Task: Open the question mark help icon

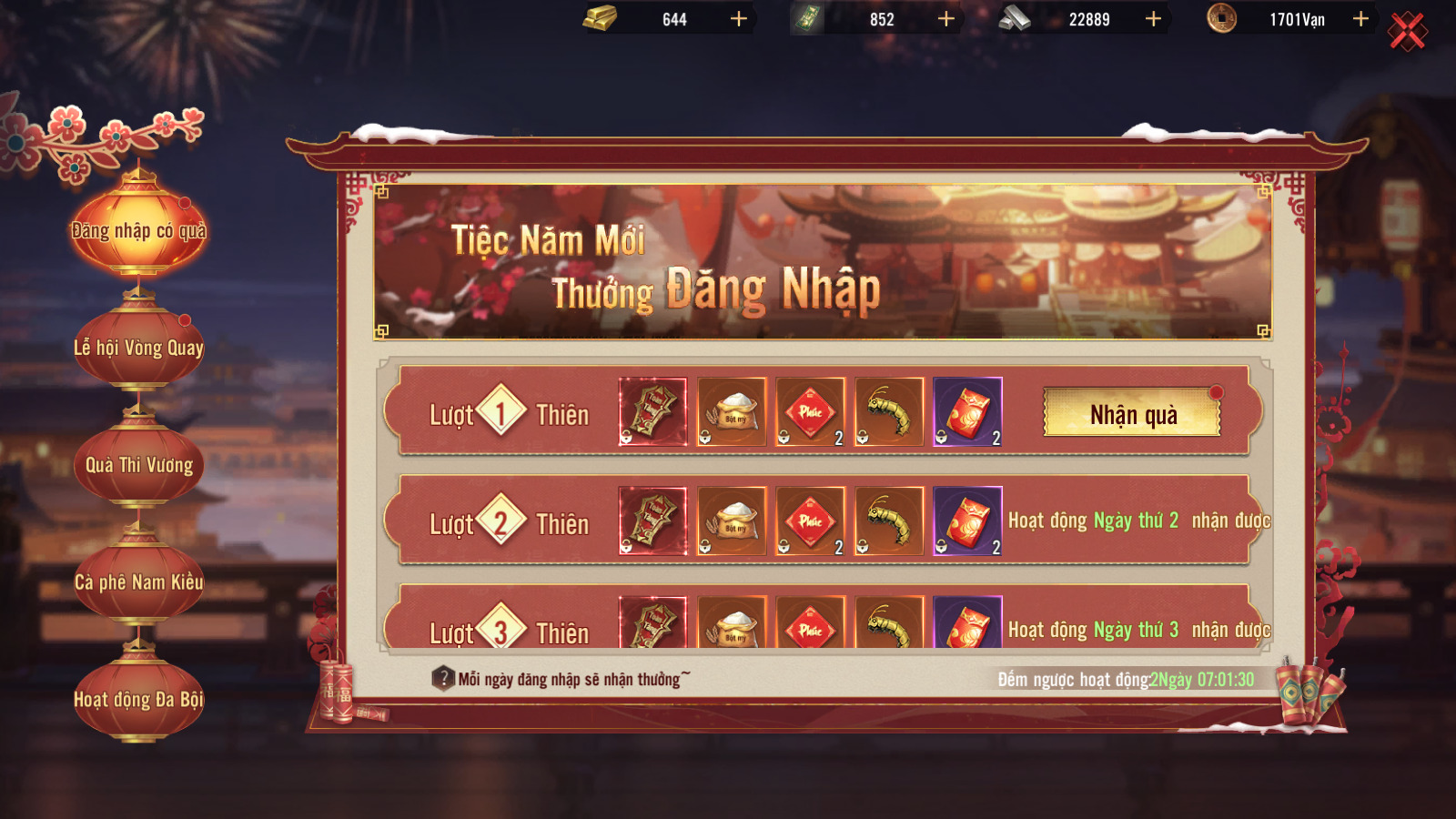Action: click(443, 679)
